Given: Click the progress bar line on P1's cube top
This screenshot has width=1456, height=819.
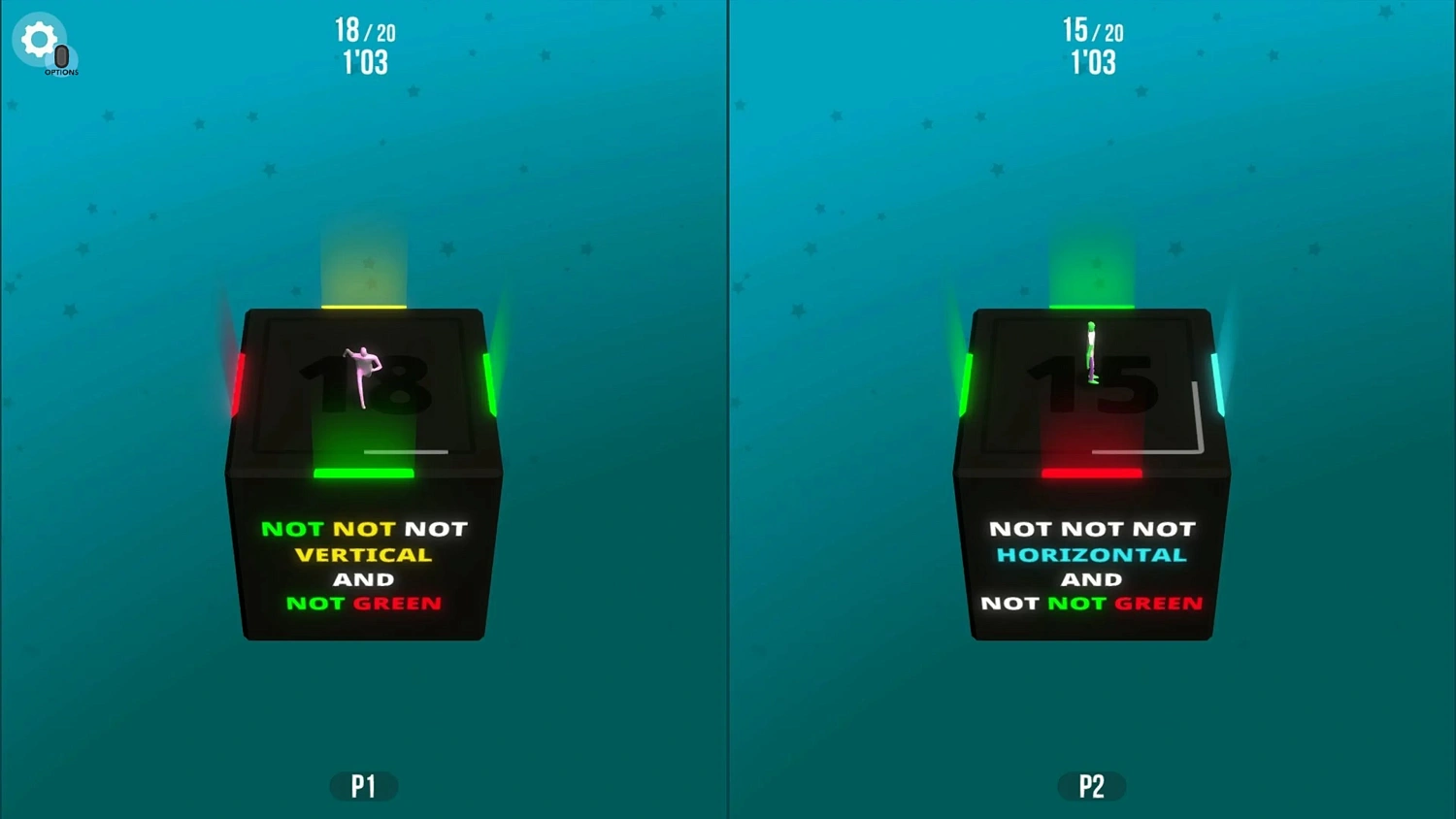Looking at the screenshot, I should coord(405,451).
